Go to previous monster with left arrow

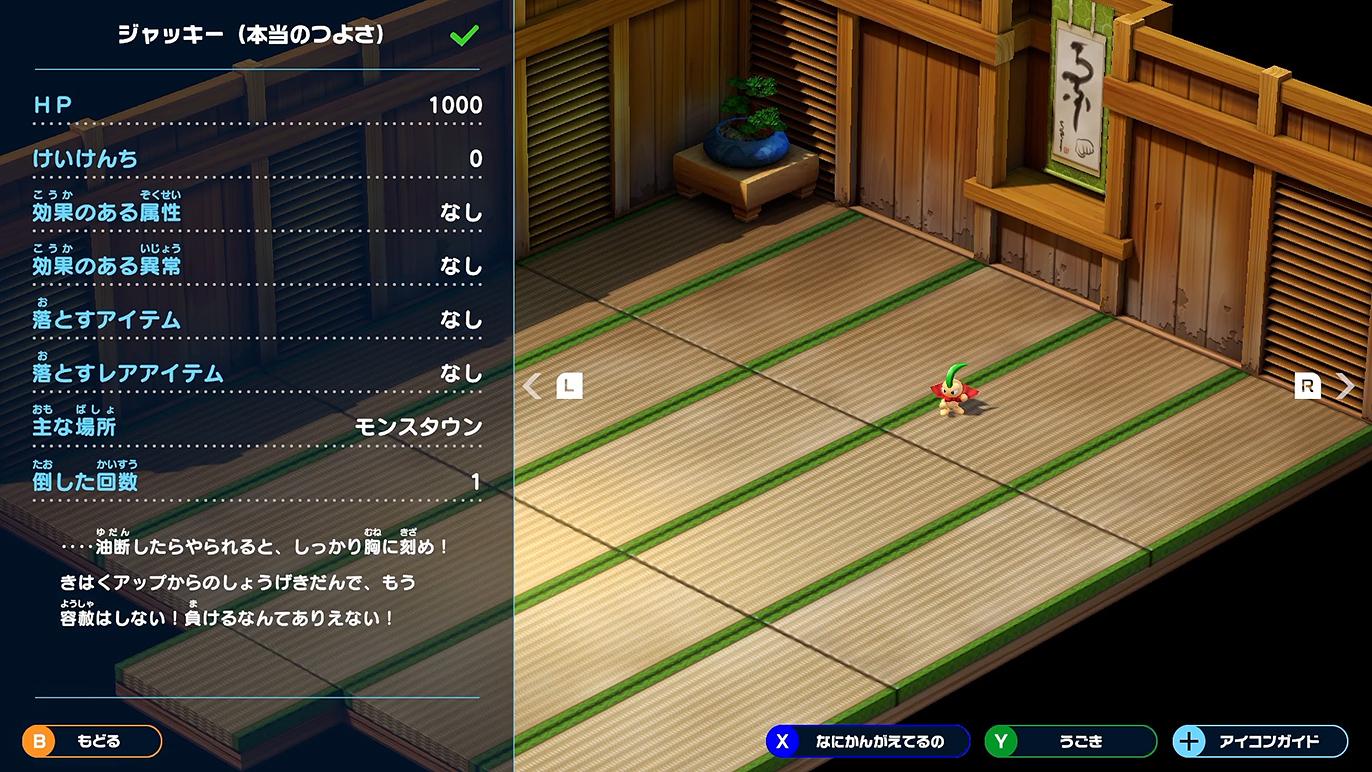(x=534, y=386)
